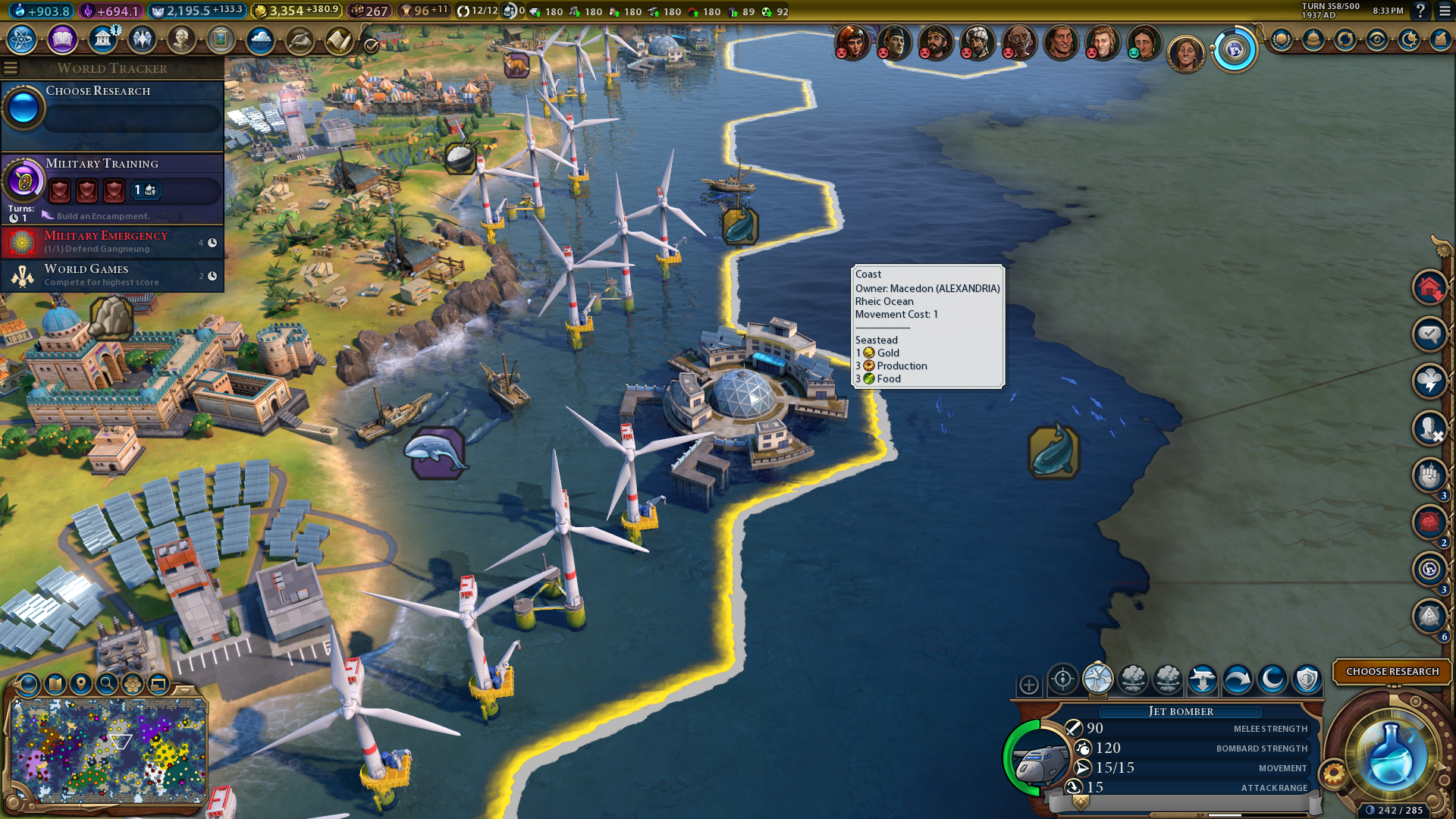Open the World Tracker hamburger menu

coord(11,68)
